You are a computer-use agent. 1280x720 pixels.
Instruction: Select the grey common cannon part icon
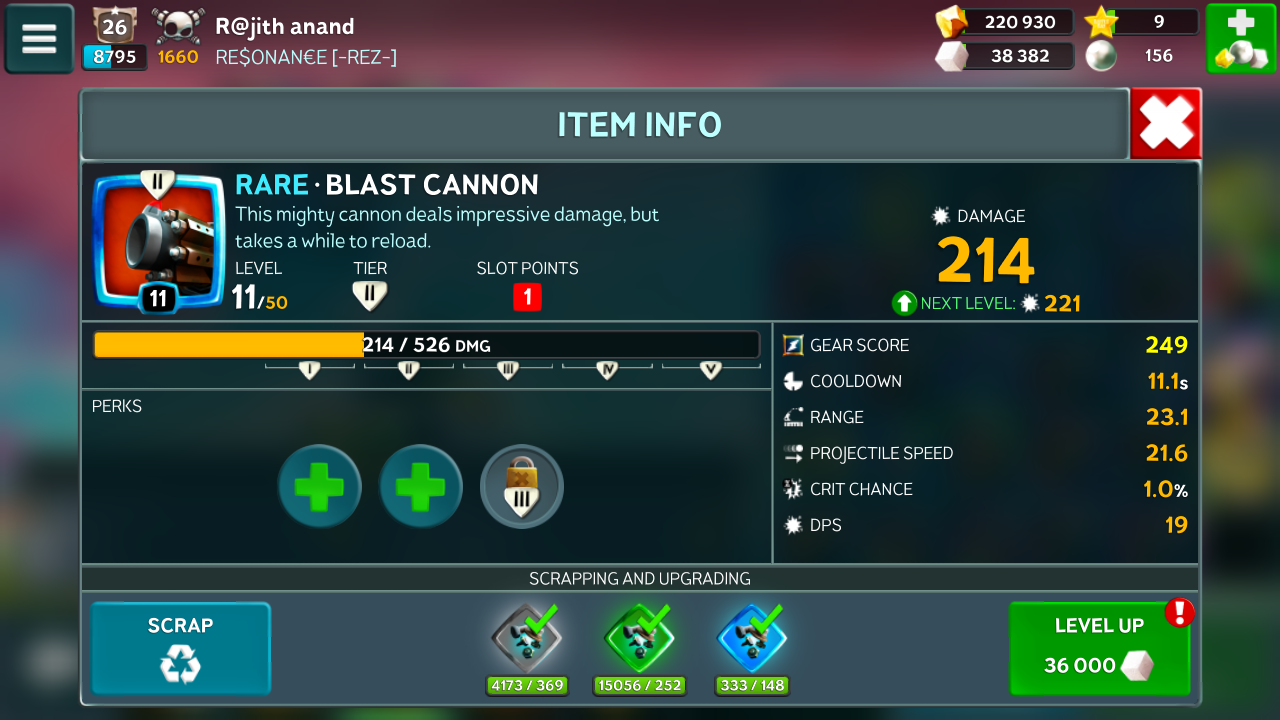pos(526,639)
